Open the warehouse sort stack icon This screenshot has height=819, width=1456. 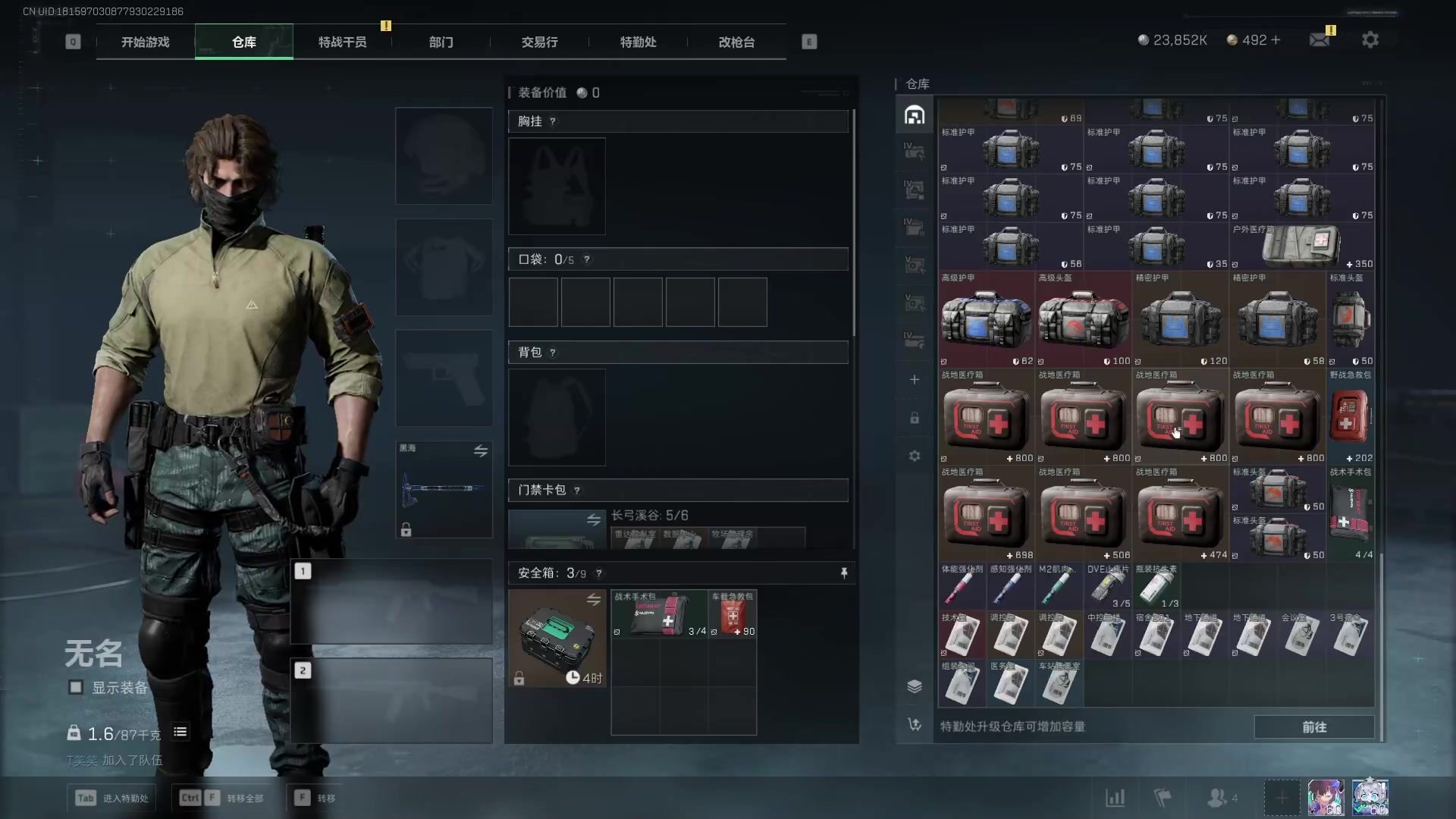click(915, 686)
